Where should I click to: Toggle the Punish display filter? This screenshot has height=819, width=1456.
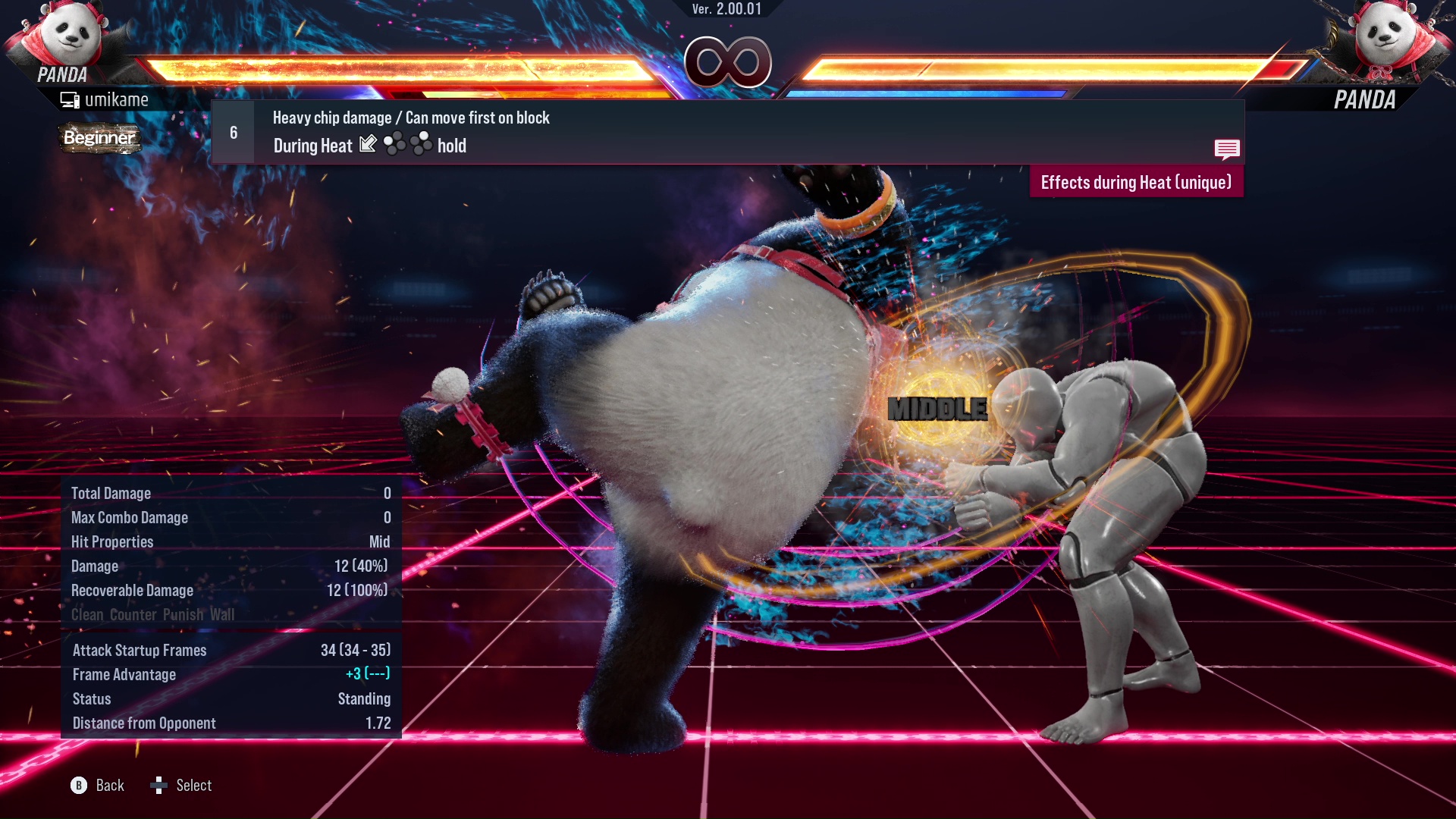182,615
